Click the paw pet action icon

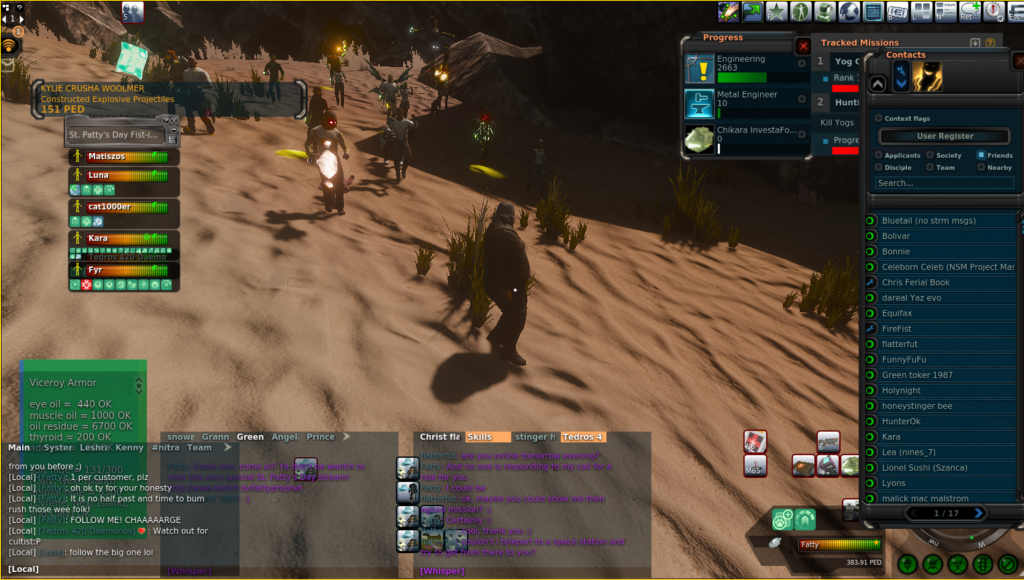[x=783, y=519]
